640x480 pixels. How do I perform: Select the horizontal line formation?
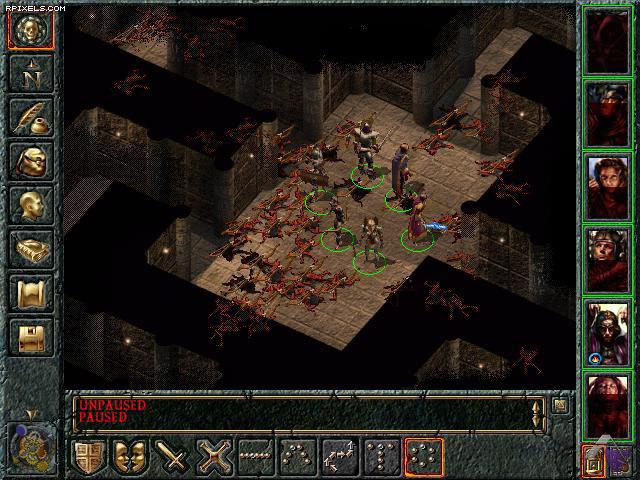[x=257, y=458]
